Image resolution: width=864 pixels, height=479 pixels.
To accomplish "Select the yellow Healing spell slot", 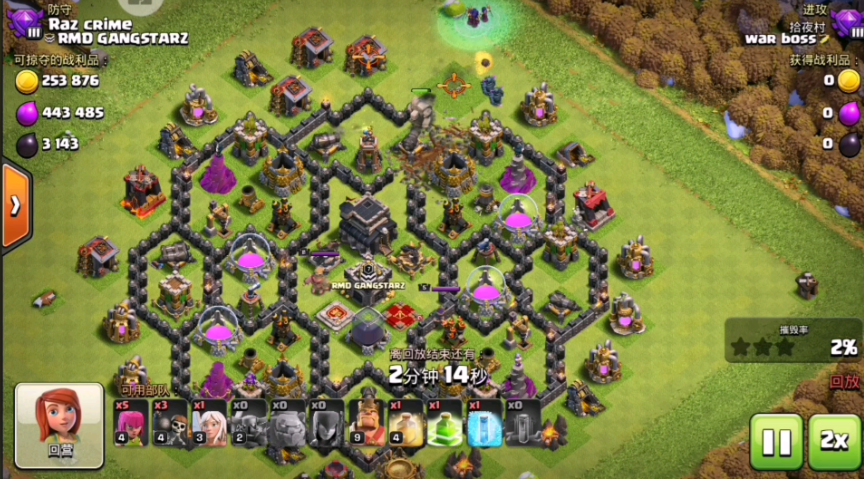I will click(405, 423).
